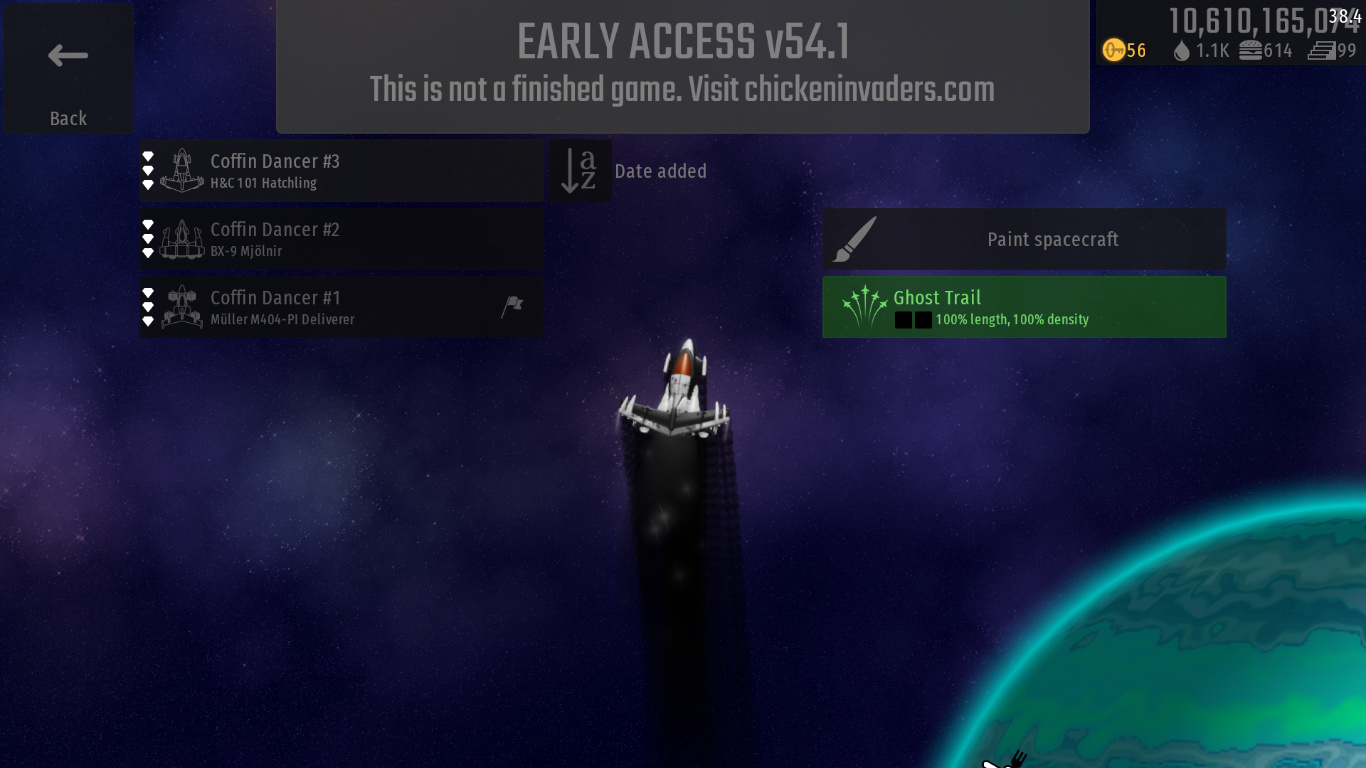Screen dimensions: 1366x768
Task: Go back using the Back button
Action: click(x=68, y=68)
